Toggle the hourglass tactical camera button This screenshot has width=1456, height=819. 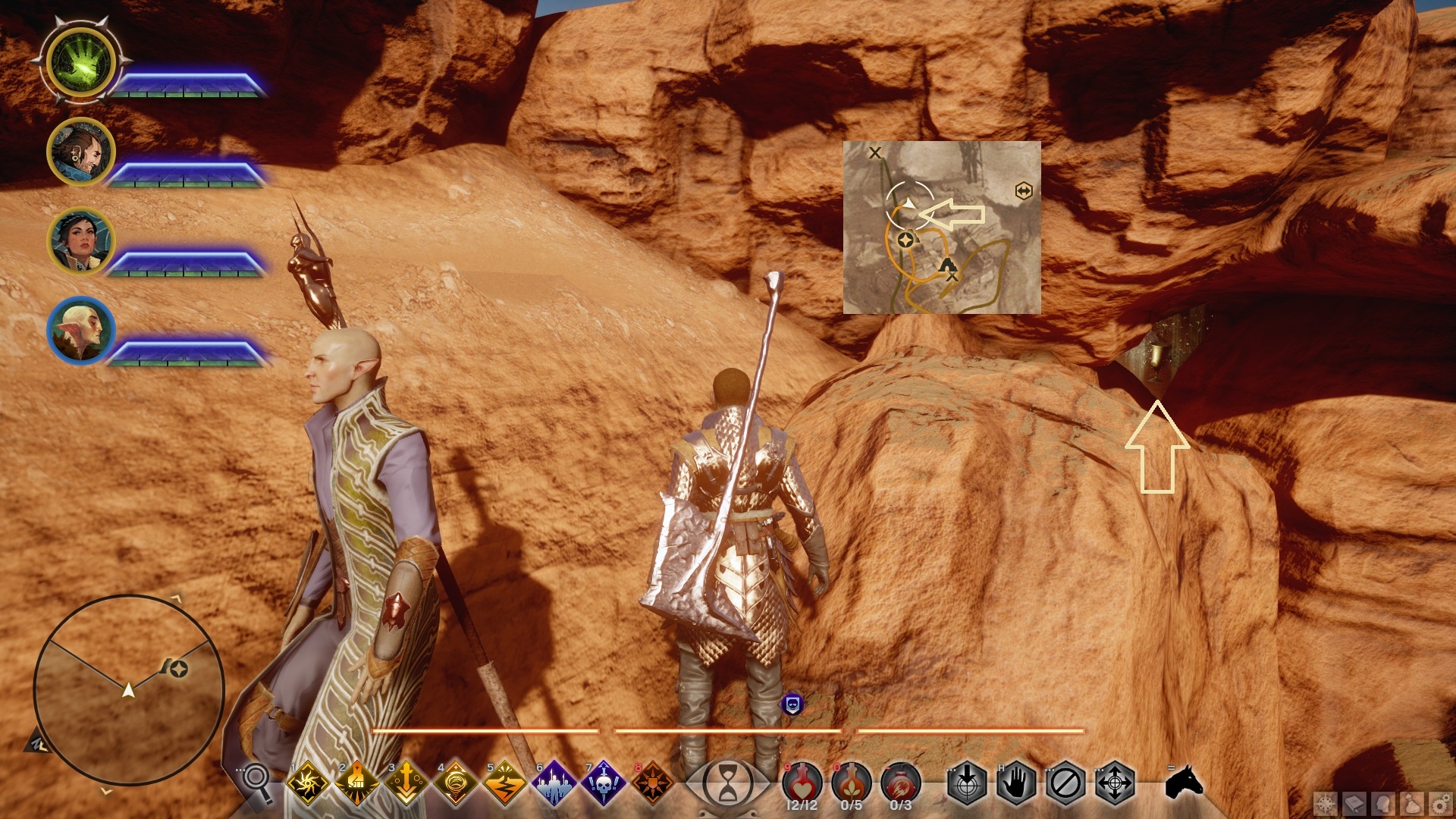click(727, 783)
